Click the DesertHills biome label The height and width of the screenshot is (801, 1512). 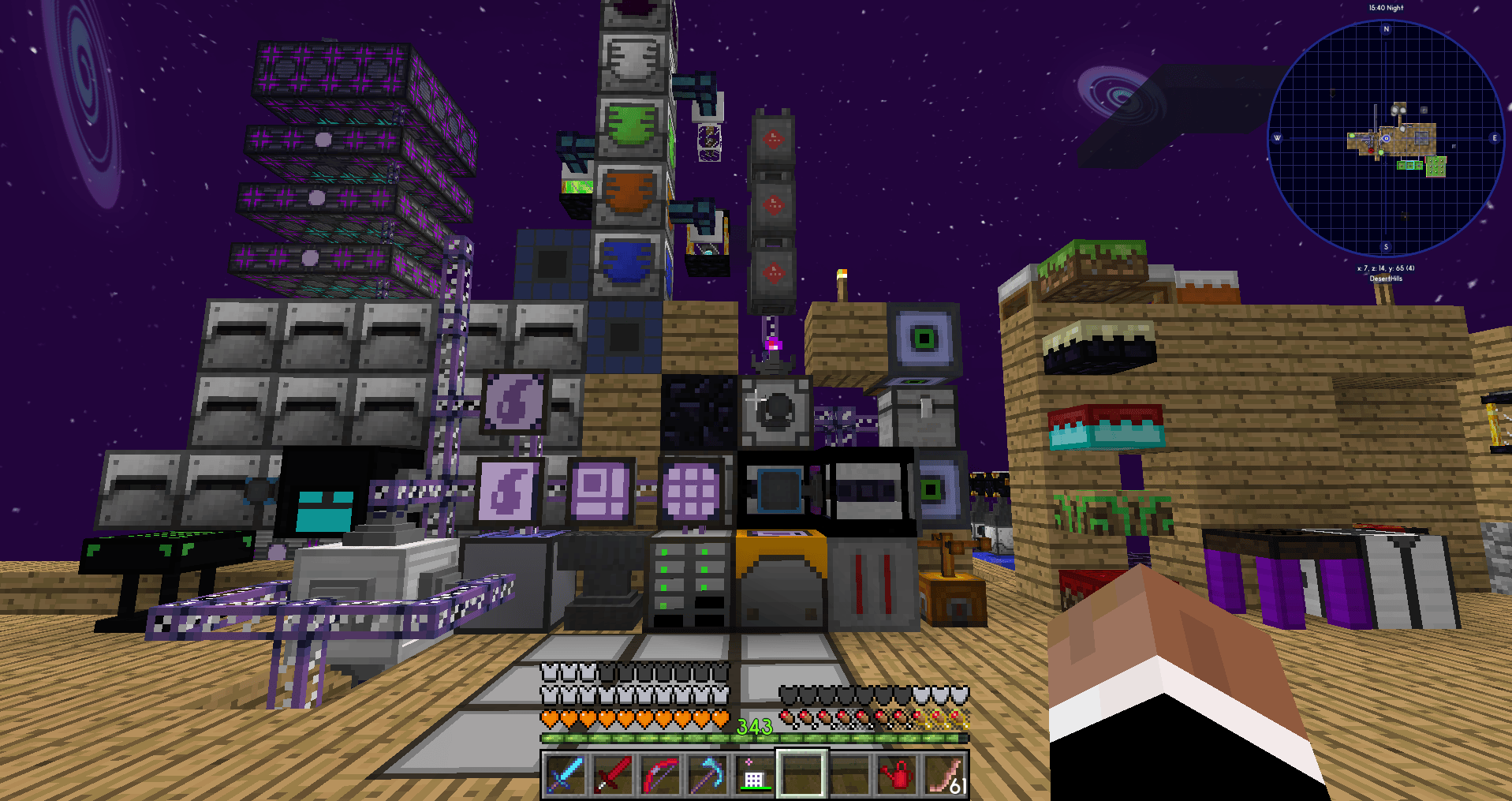pos(1387,279)
